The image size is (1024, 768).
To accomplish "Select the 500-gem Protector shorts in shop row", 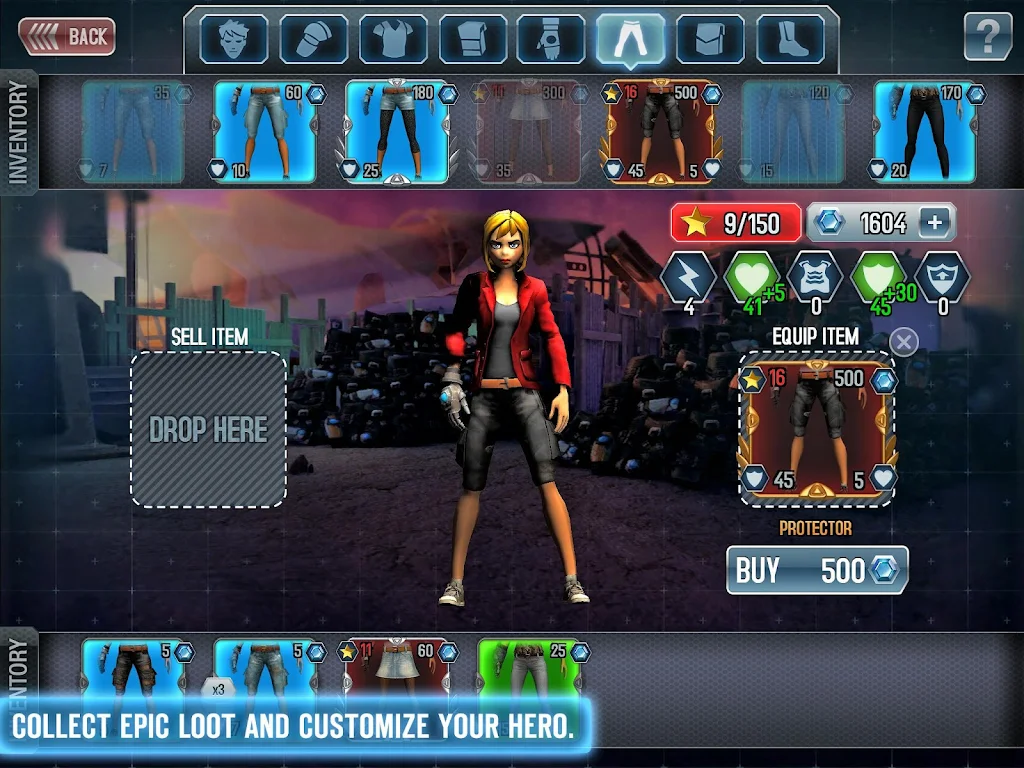I will pos(660,131).
